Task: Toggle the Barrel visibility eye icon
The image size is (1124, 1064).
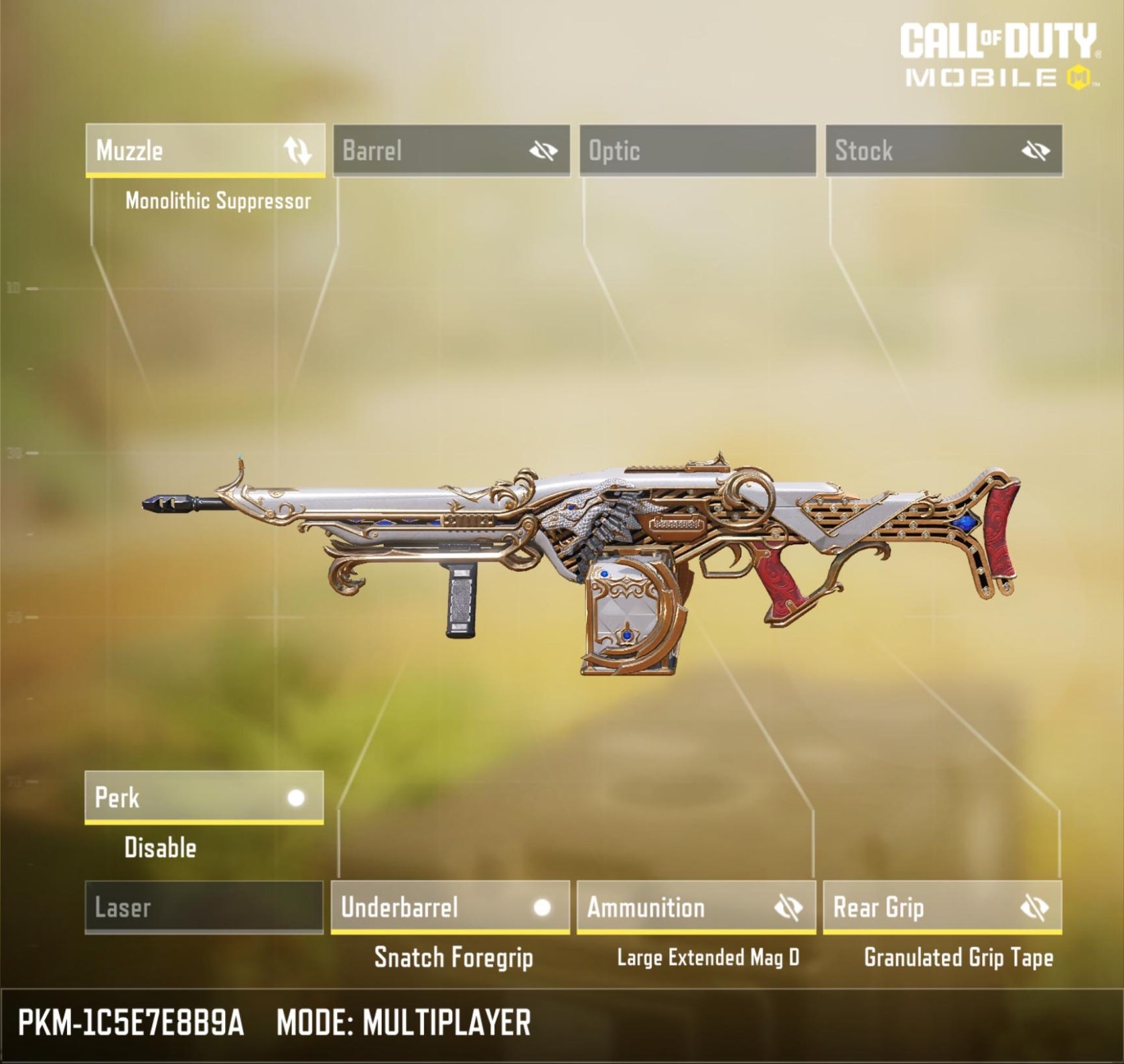Action: (x=543, y=151)
